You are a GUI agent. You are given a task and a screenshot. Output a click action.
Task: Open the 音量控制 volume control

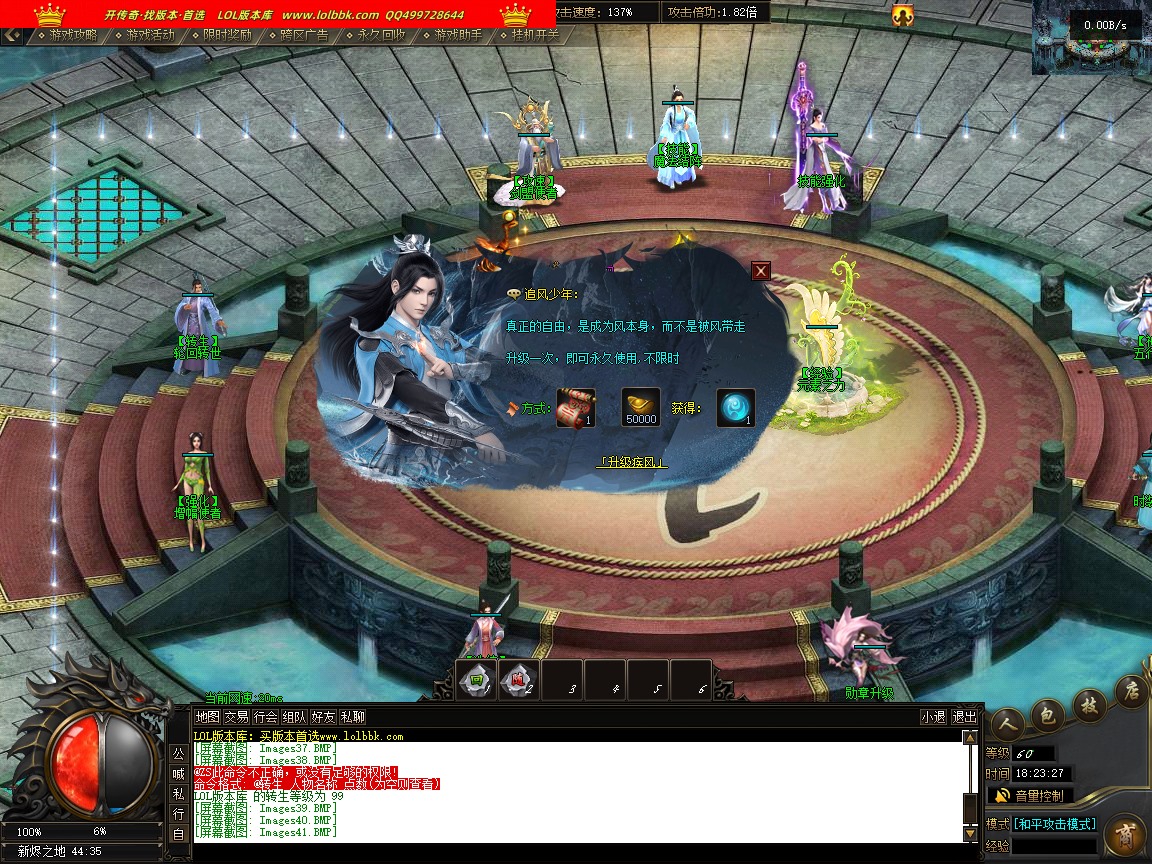click(1030, 796)
